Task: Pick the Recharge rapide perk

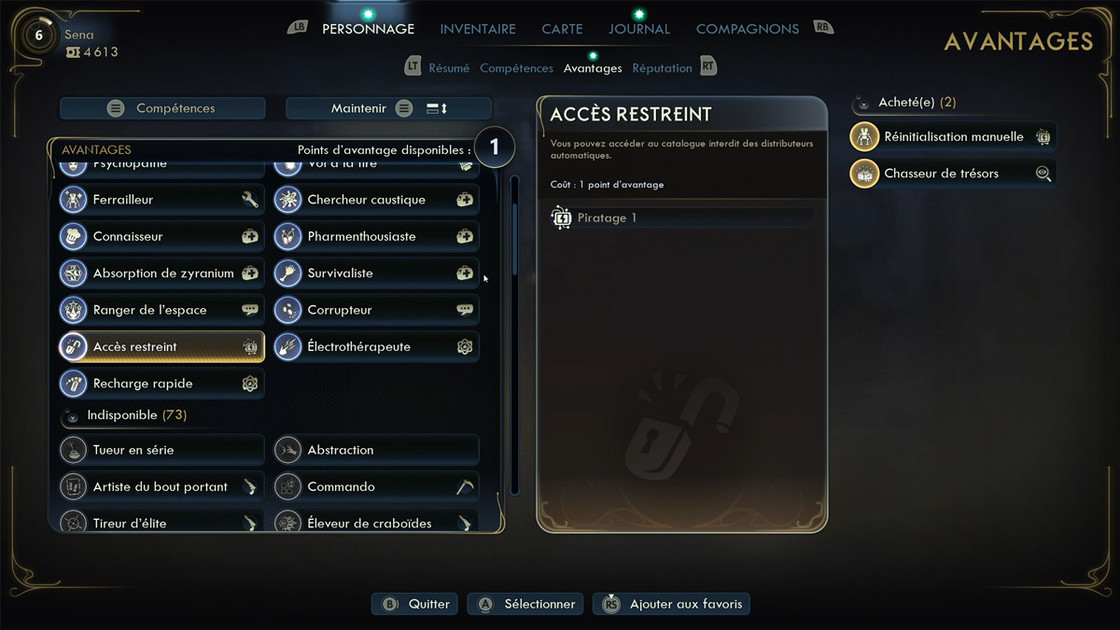Action: click(x=161, y=384)
